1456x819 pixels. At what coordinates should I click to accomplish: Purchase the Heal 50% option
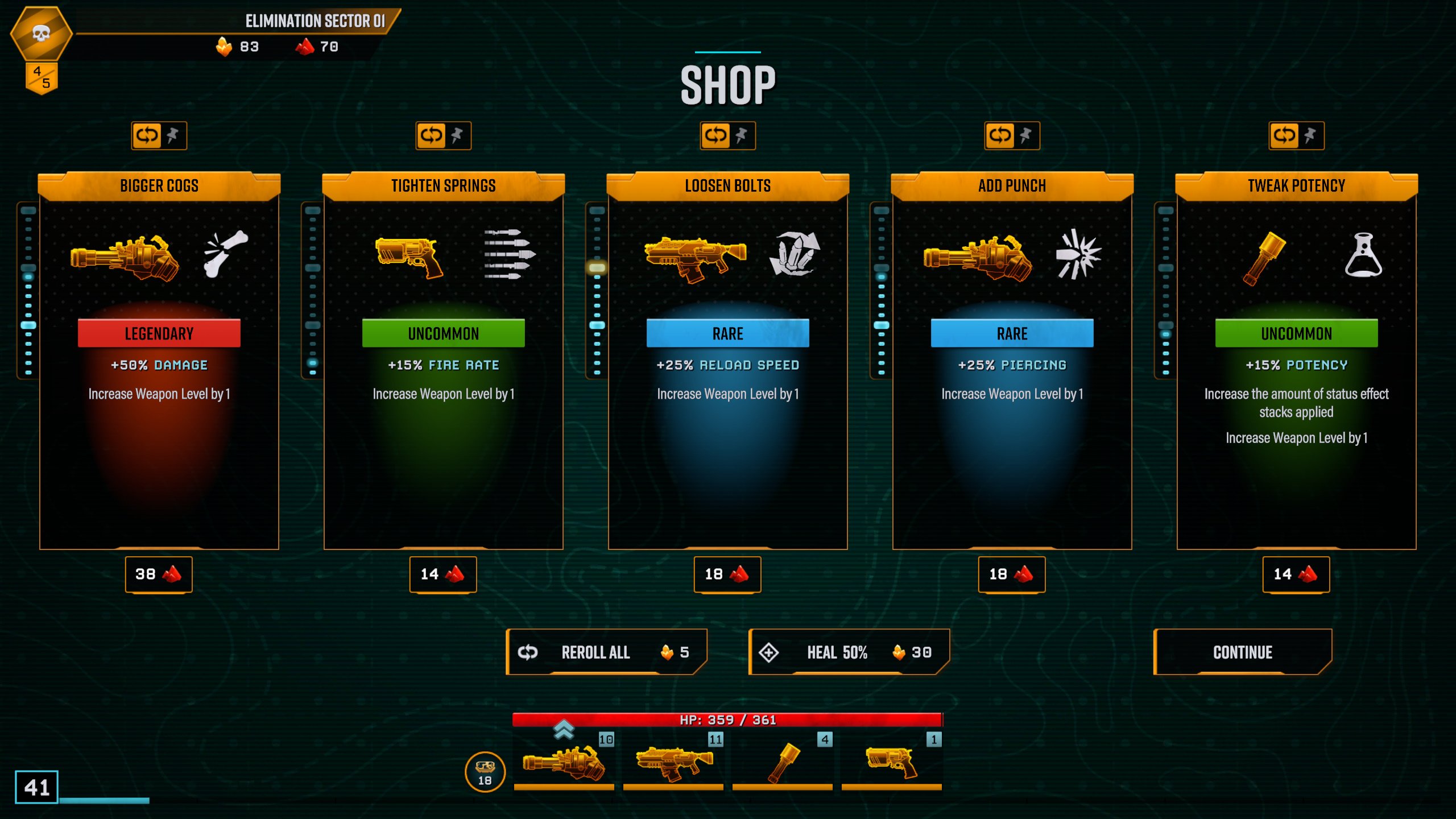pyautogui.click(x=849, y=652)
